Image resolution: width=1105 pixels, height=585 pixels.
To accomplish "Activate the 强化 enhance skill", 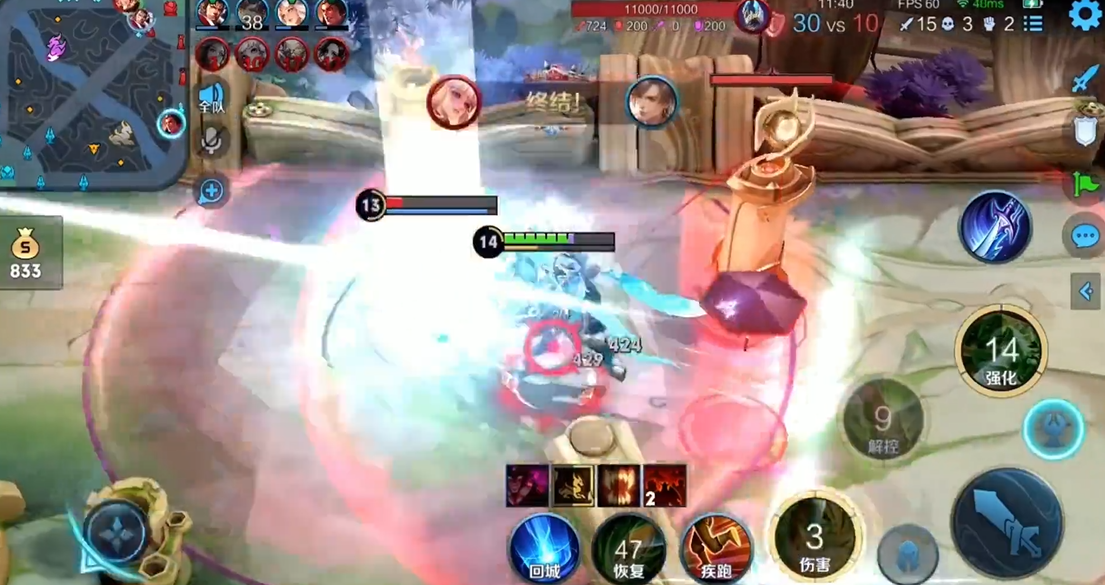I will (x=1000, y=352).
